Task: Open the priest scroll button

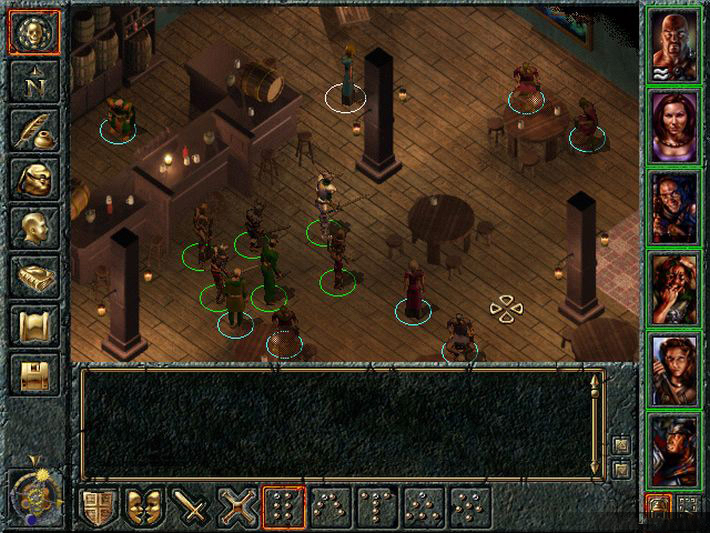Action: point(35,326)
